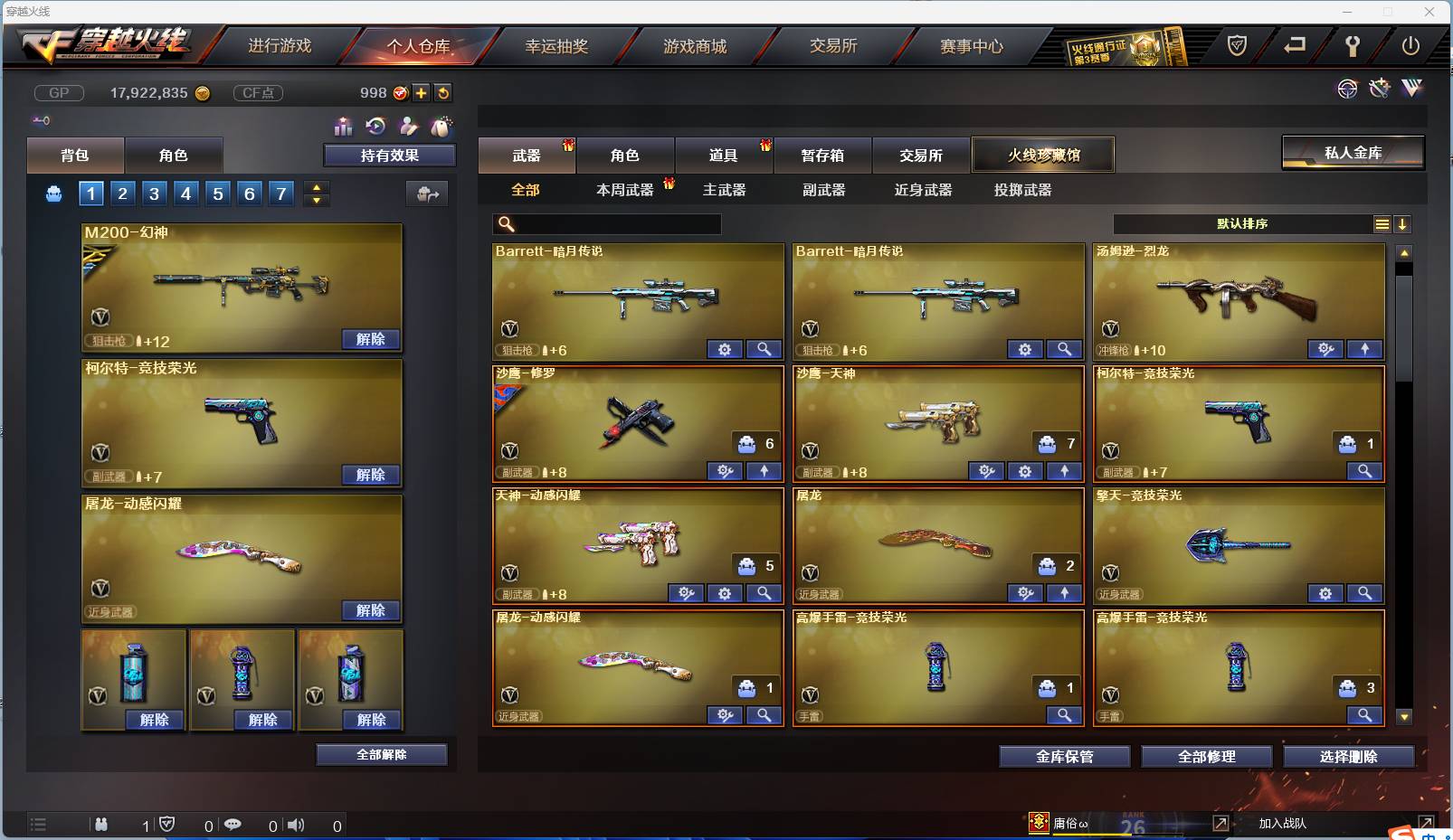The height and width of the screenshot is (840, 1453).
Task: Toggle the 私人金库 vault view
Action: (1353, 153)
